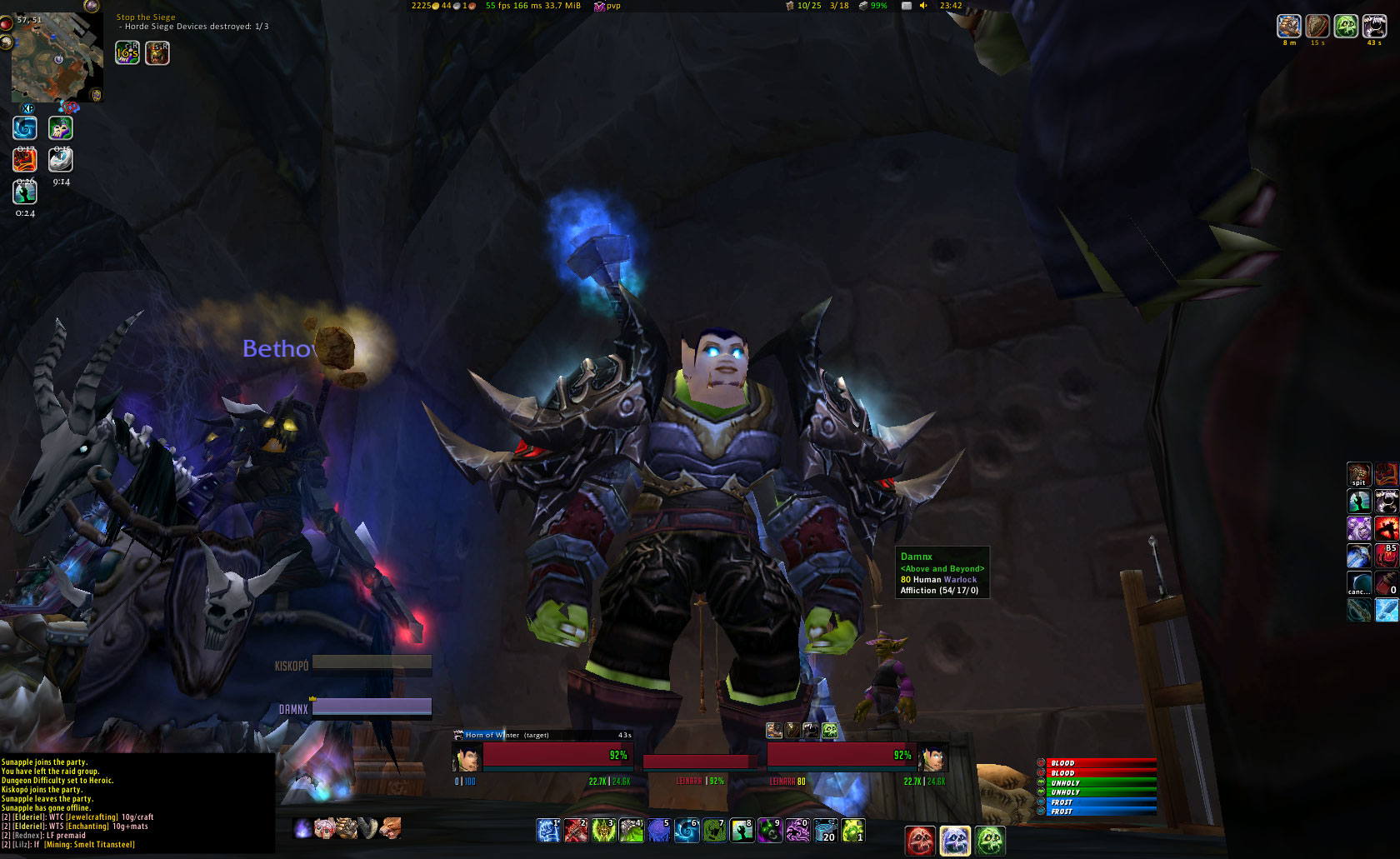Click the orc face quest item button
Viewport: 1400px width, 859px height.
point(157,53)
